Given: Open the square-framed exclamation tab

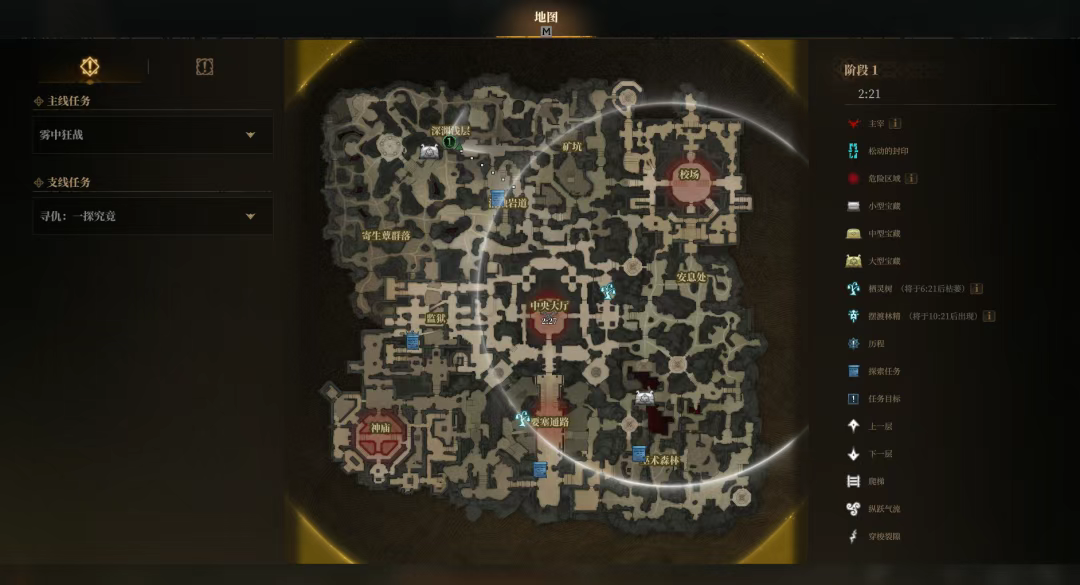Looking at the screenshot, I should click(204, 67).
